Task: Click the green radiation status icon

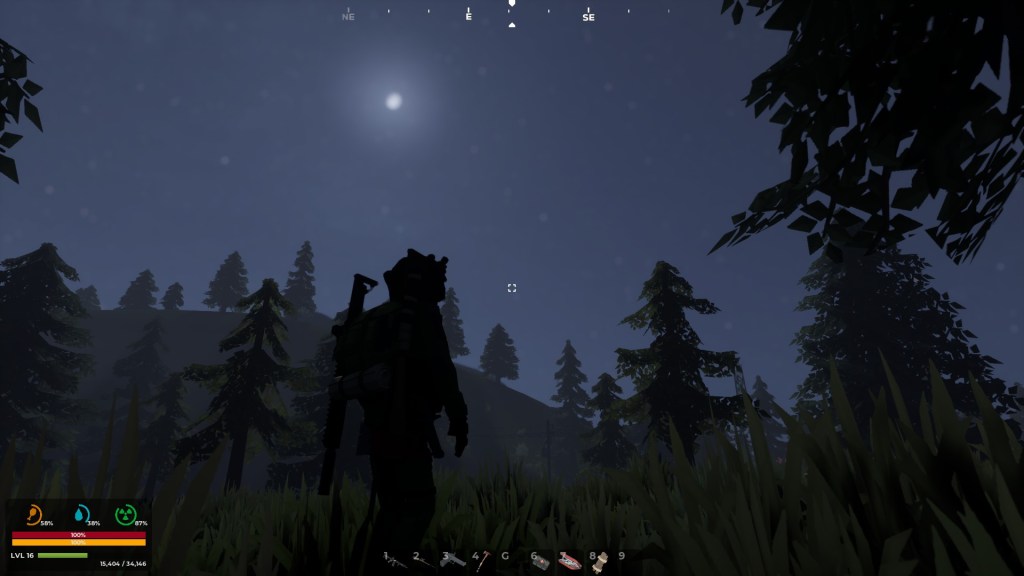Action: (125, 515)
